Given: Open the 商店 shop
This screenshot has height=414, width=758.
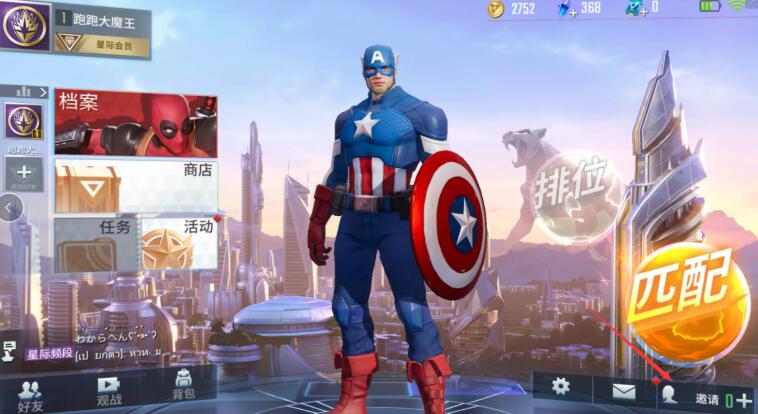Looking at the screenshot, I should (135, 186).
